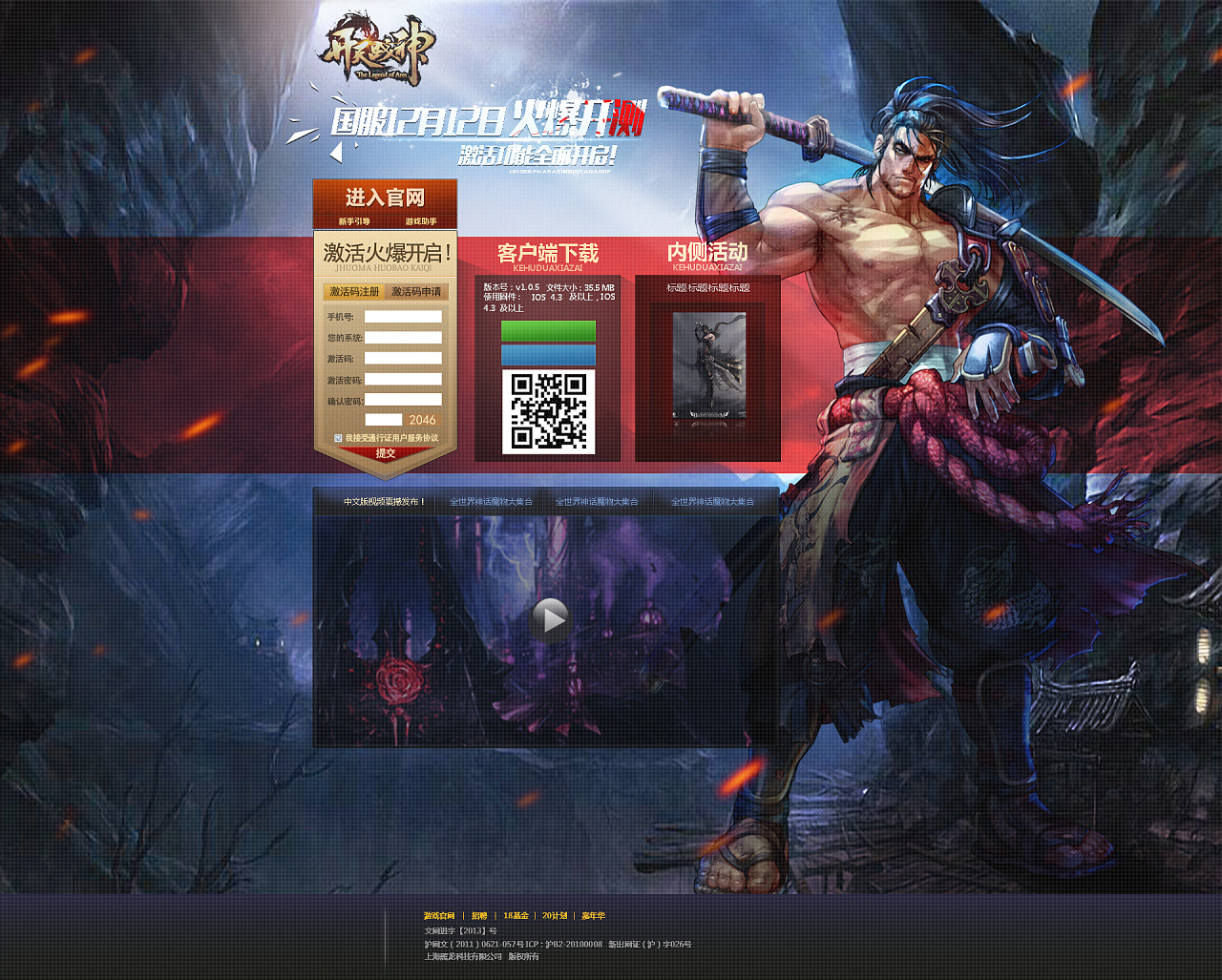Viewport: 1222px width, 980px height.
Task: Click the 招聘 footer link
Action: (x=479, y=915)
